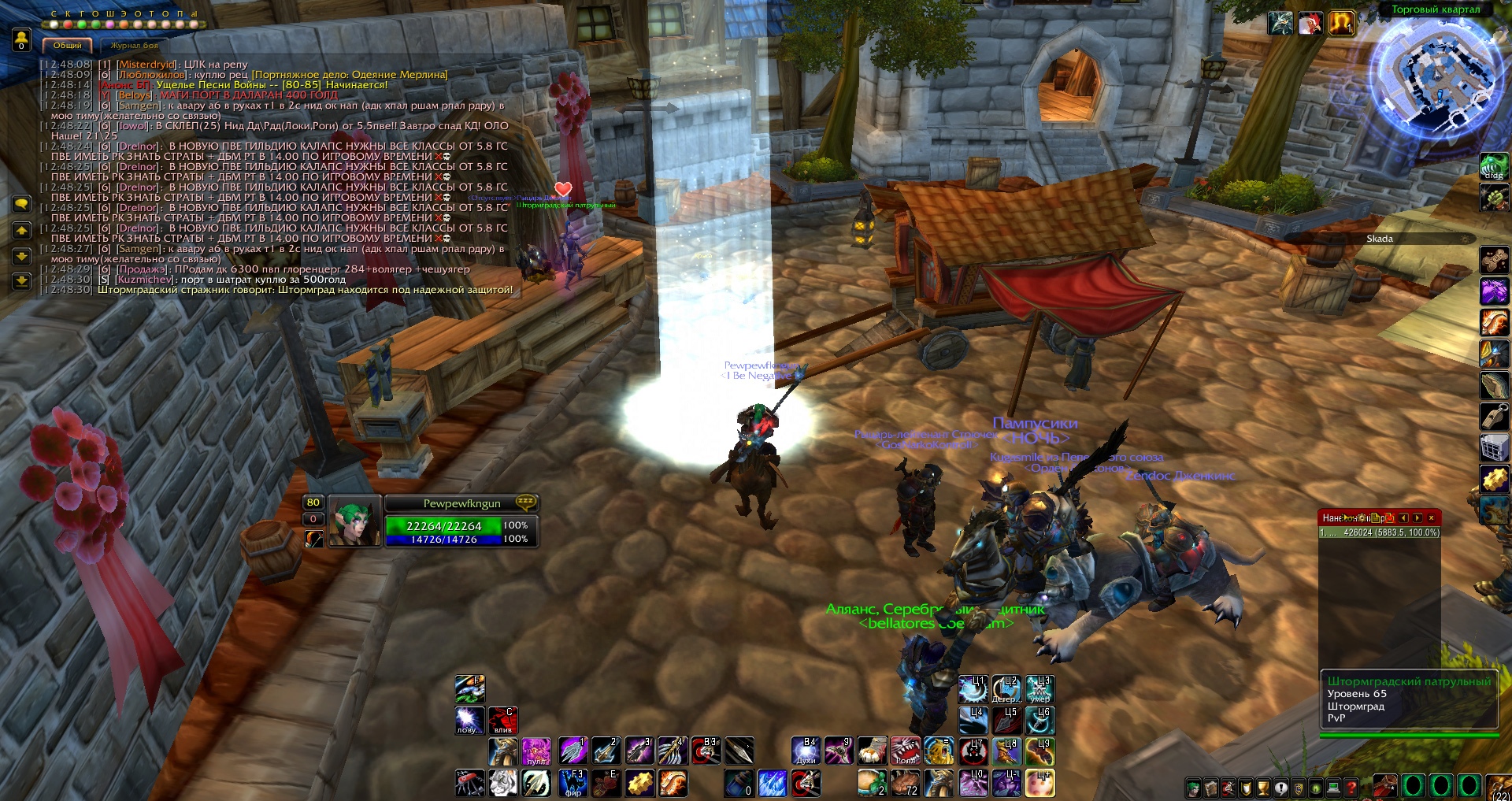Use the food item with count 72
1512x801 pixels.
click(906, 783)
